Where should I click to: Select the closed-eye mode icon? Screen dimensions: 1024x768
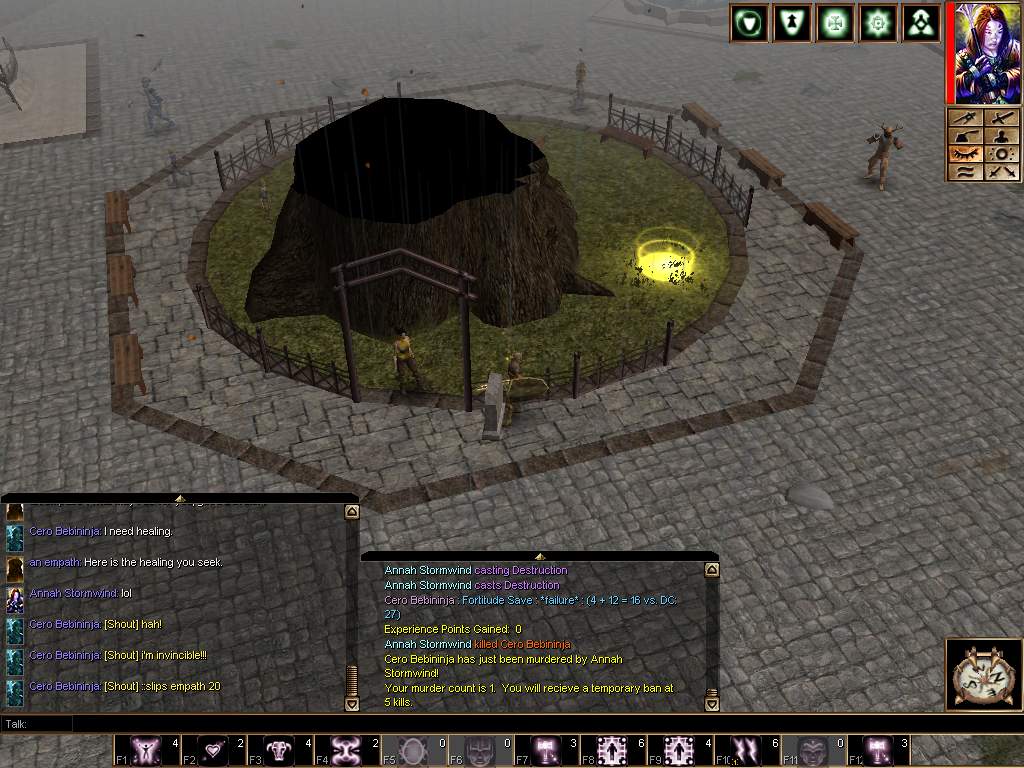[x=964, y=154]
